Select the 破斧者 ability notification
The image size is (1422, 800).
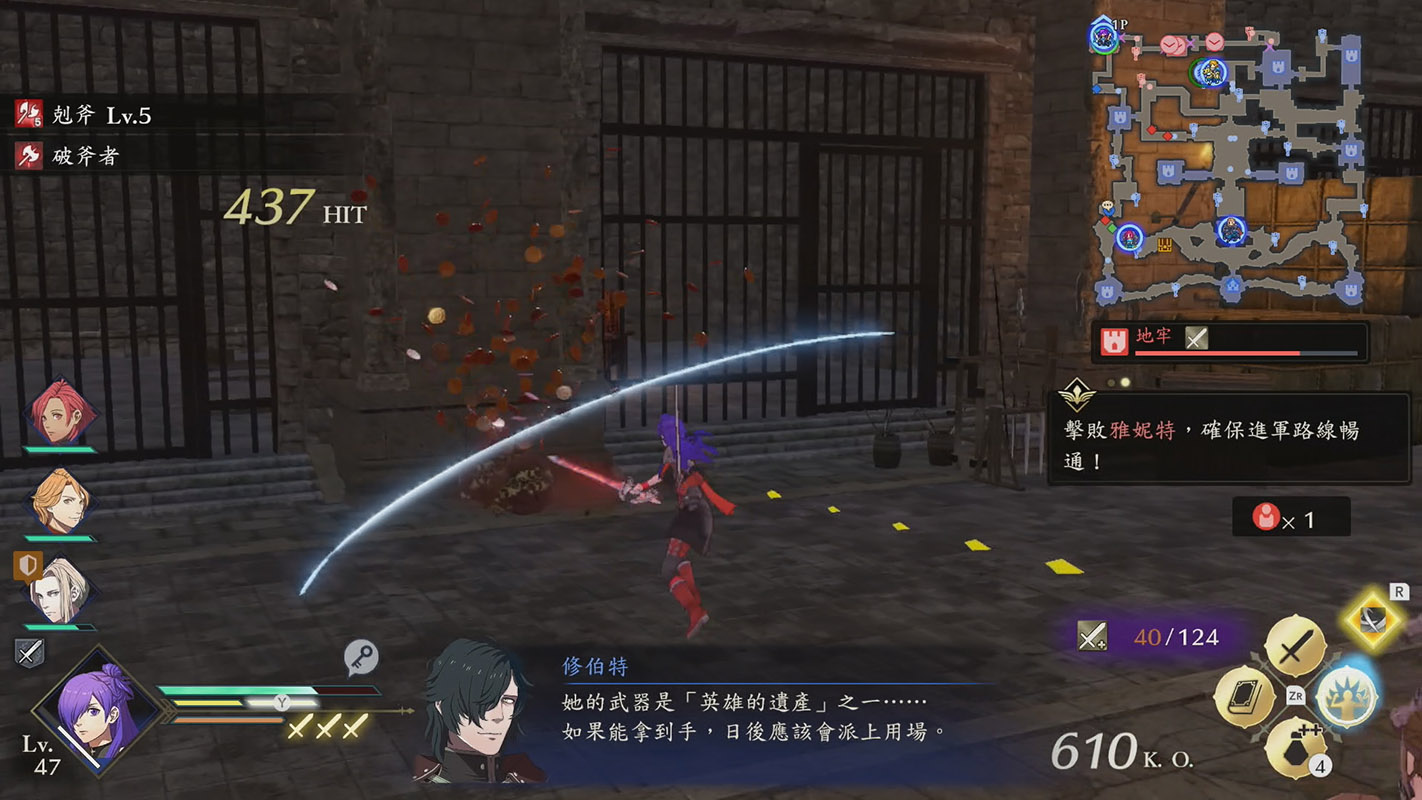[70, 156]
